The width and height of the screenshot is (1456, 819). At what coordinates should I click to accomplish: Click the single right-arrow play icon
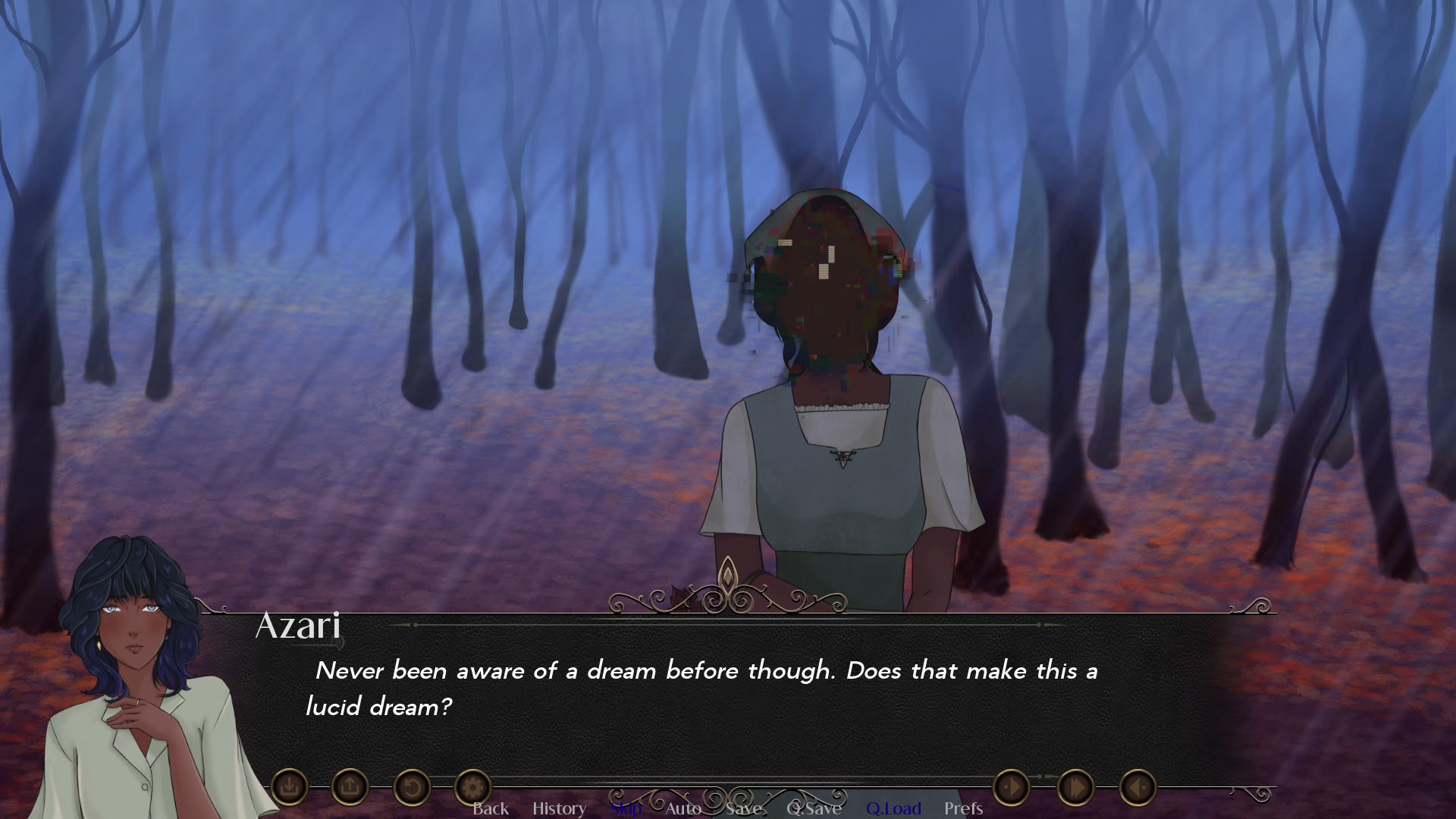[x=1011, y=787]
